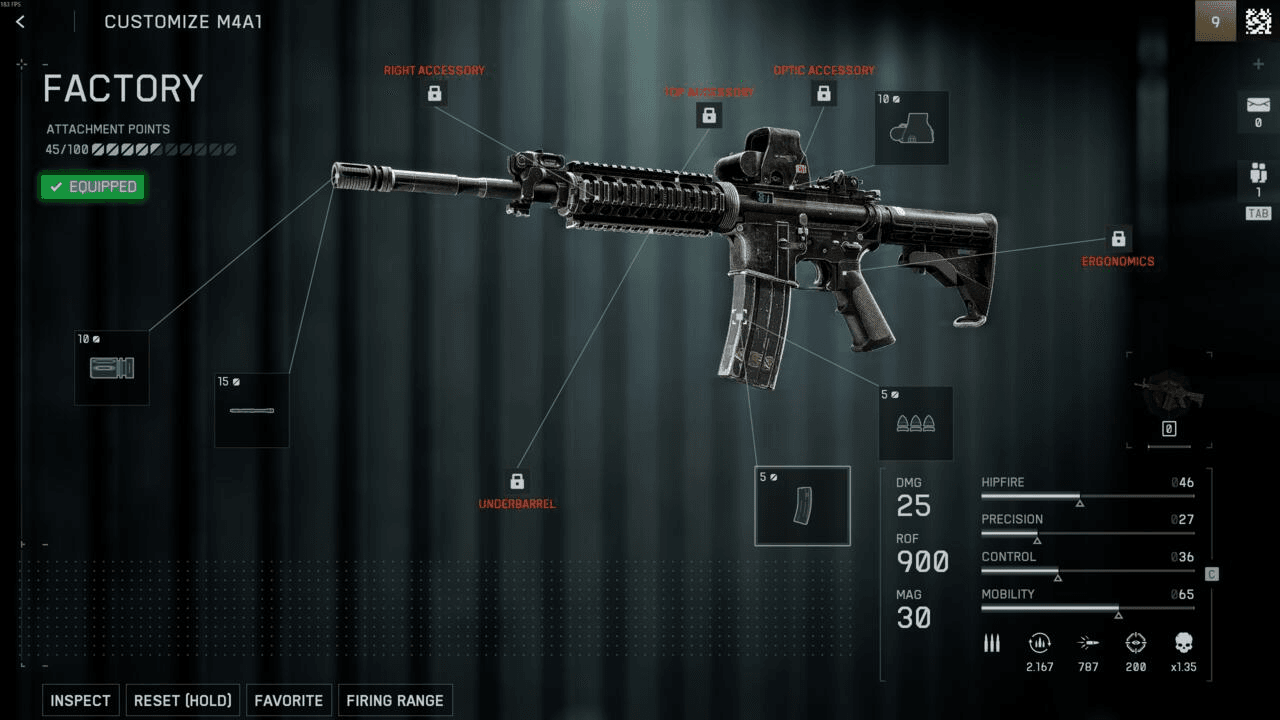This screenshot has height=720, width=1280.
Task: Mark this build as Favorite
Action: (x=288, y=700)
